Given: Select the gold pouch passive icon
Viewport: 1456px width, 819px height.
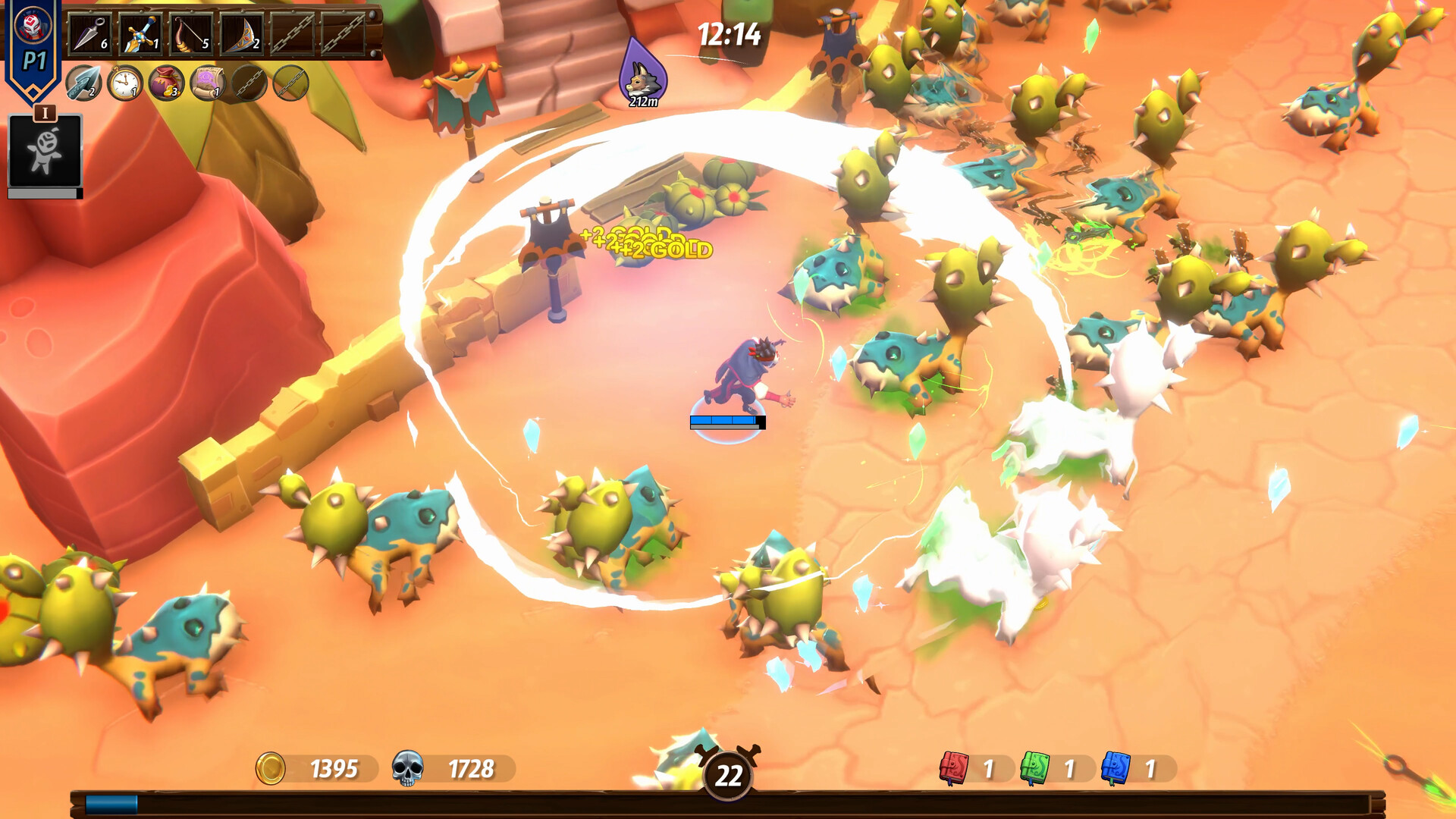Looking at the screenshot, I should (166, 83).
